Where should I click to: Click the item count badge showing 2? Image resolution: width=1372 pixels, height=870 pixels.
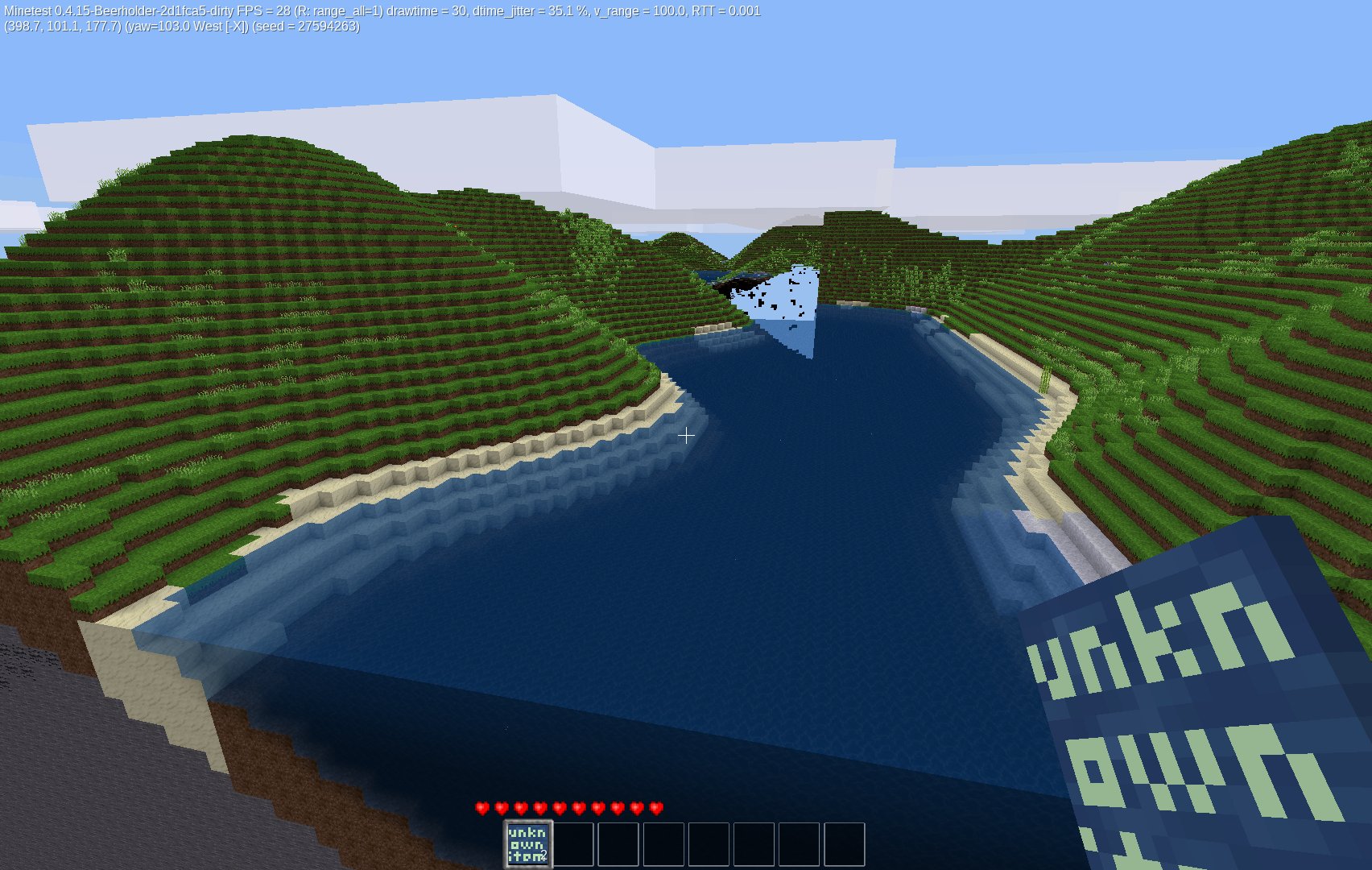click(x=544, y=855)
